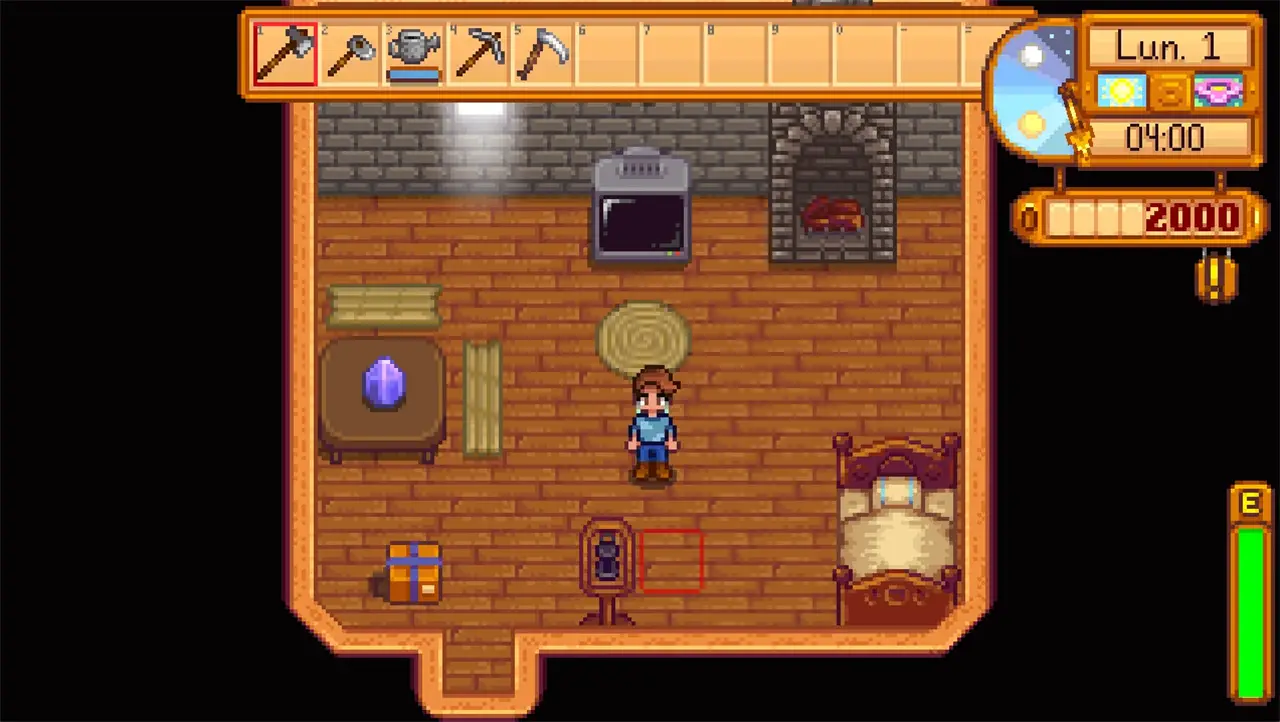Screen dimensions: 1280x722
Task: Select empty inventory slot 6
Action: pyautogui.click(x=605, y=53)
